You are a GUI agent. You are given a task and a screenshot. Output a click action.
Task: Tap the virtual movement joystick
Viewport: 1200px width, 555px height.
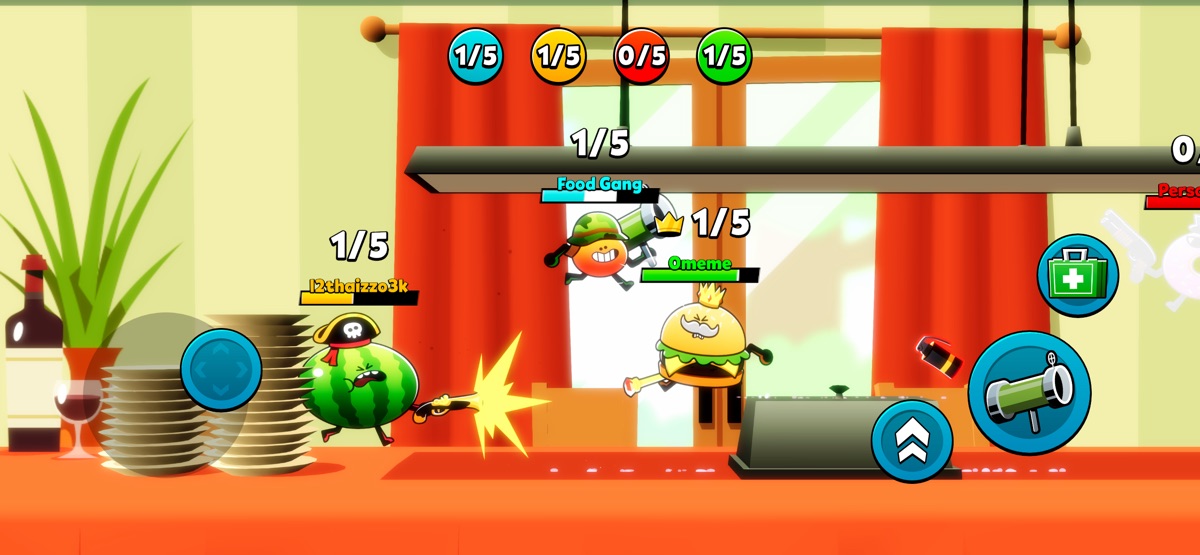[x=221, y=370]
